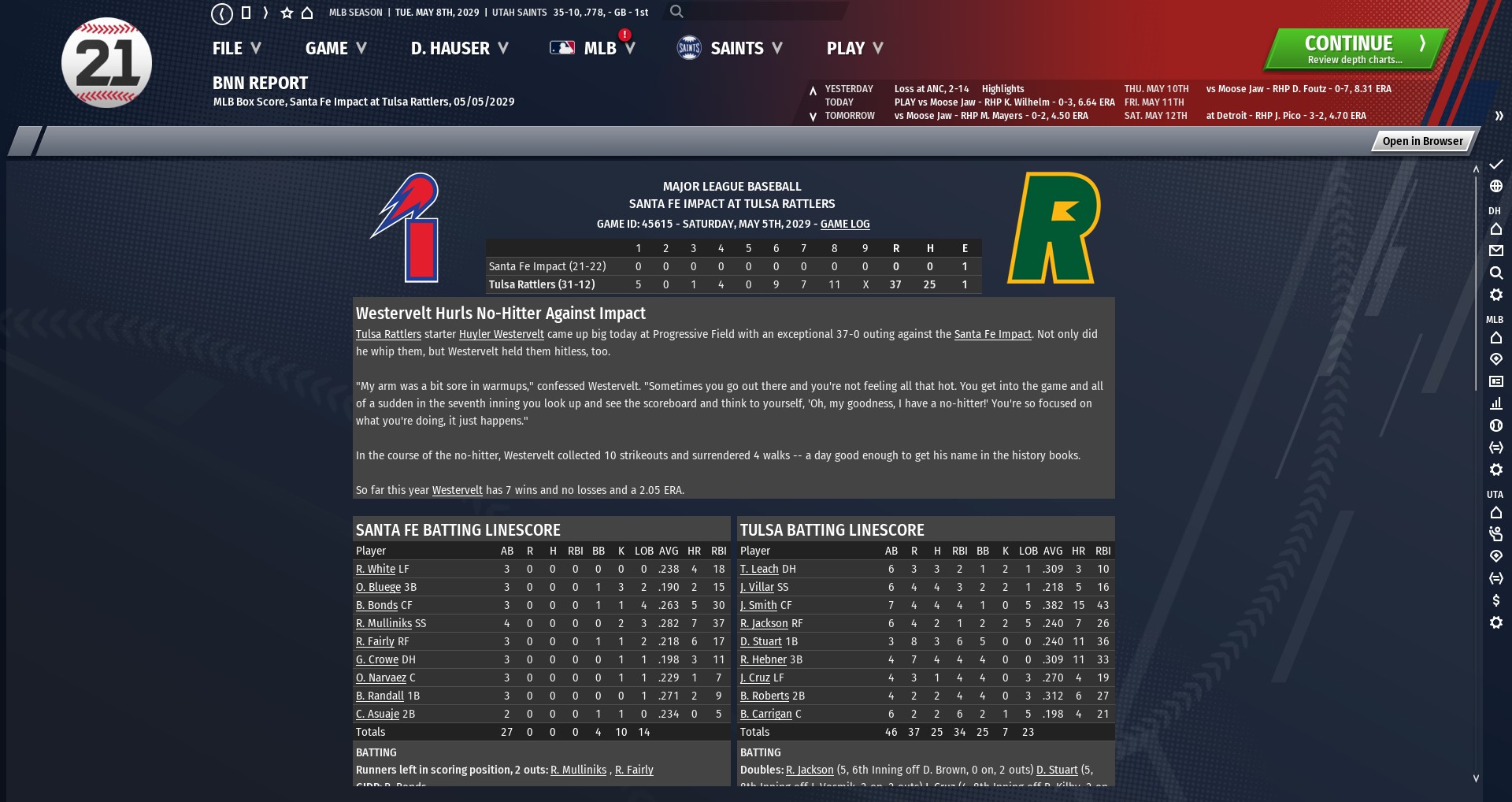Open B. Bonds player profile
Viewport: 1512px width, 802px height.
pyautogui.click(x=376, y=606)
